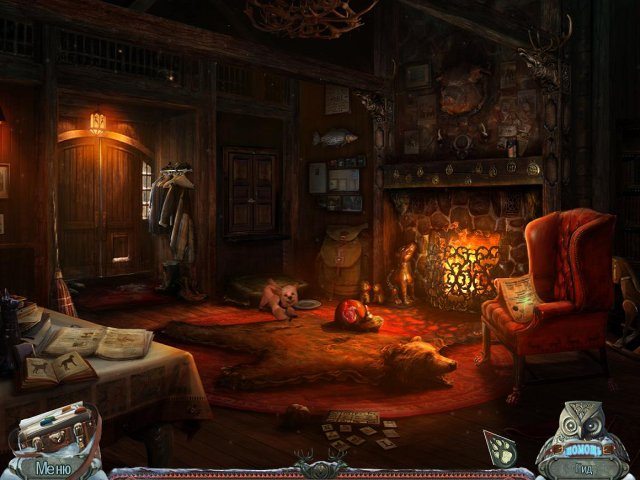Select the paw print tool icon
The height and width of the screenshot is (480, 640).
[501, 447]
